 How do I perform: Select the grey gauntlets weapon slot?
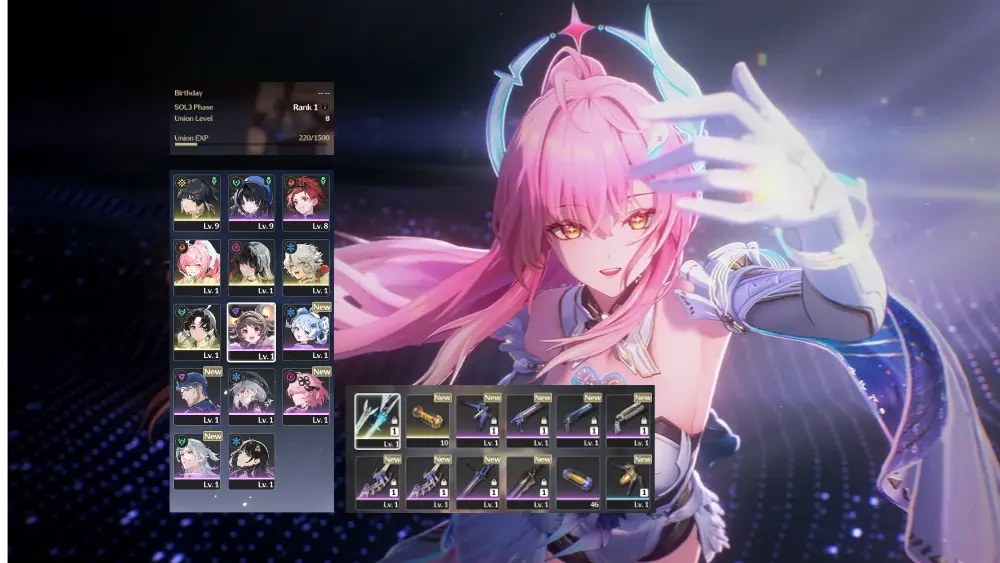[628, 419]
